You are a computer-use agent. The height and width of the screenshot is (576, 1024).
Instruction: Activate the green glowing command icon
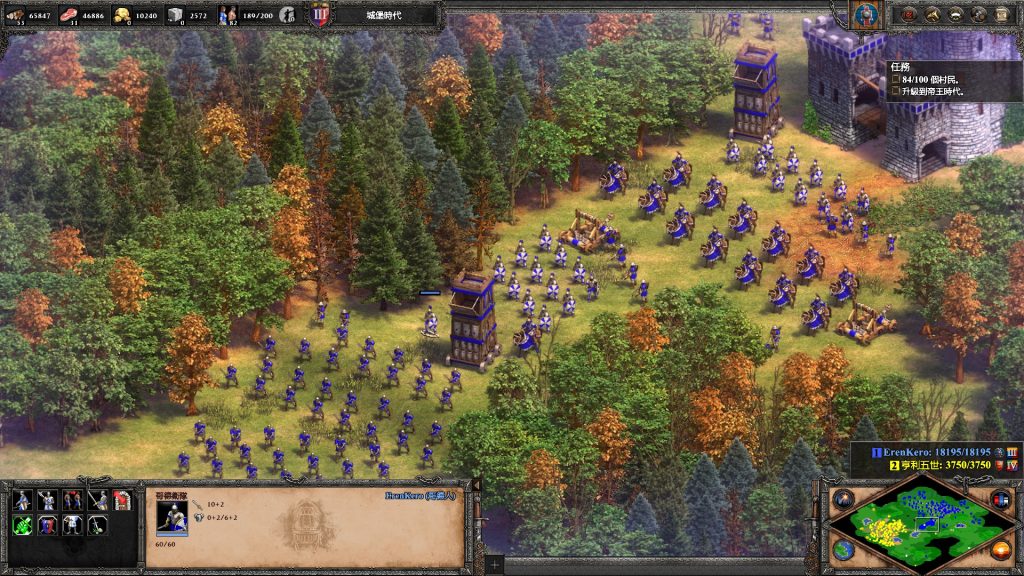pyautogui.click(x=21, y=525)
